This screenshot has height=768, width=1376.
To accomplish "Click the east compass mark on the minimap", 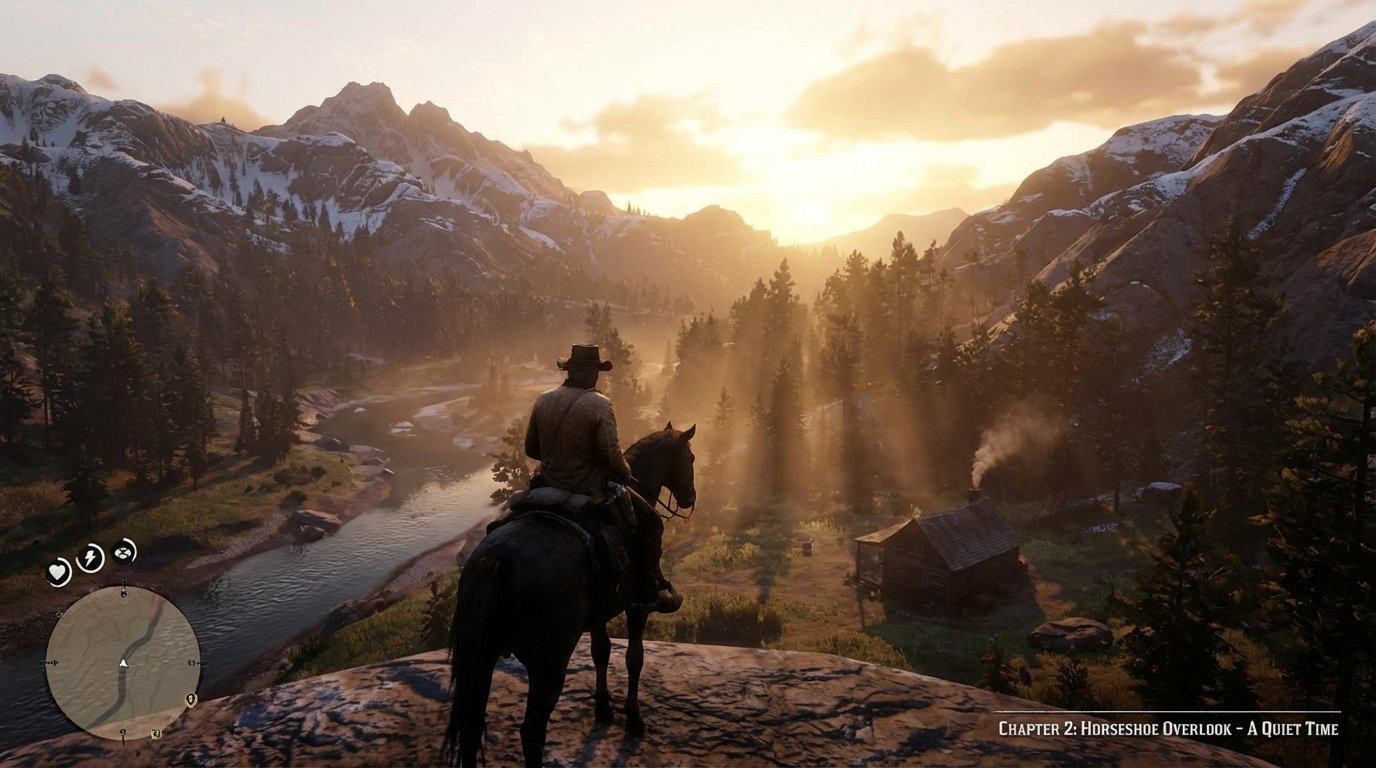I will [198, 662].
